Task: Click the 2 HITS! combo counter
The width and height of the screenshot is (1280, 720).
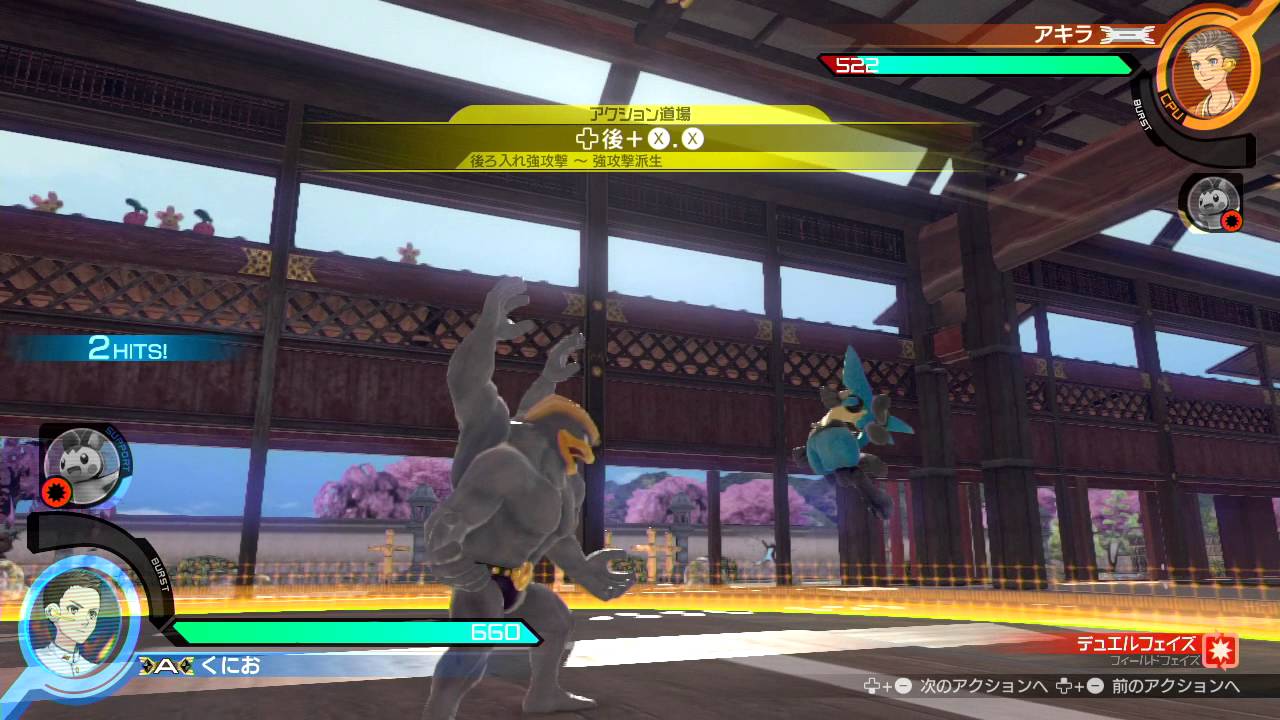Action: [127, 349]
